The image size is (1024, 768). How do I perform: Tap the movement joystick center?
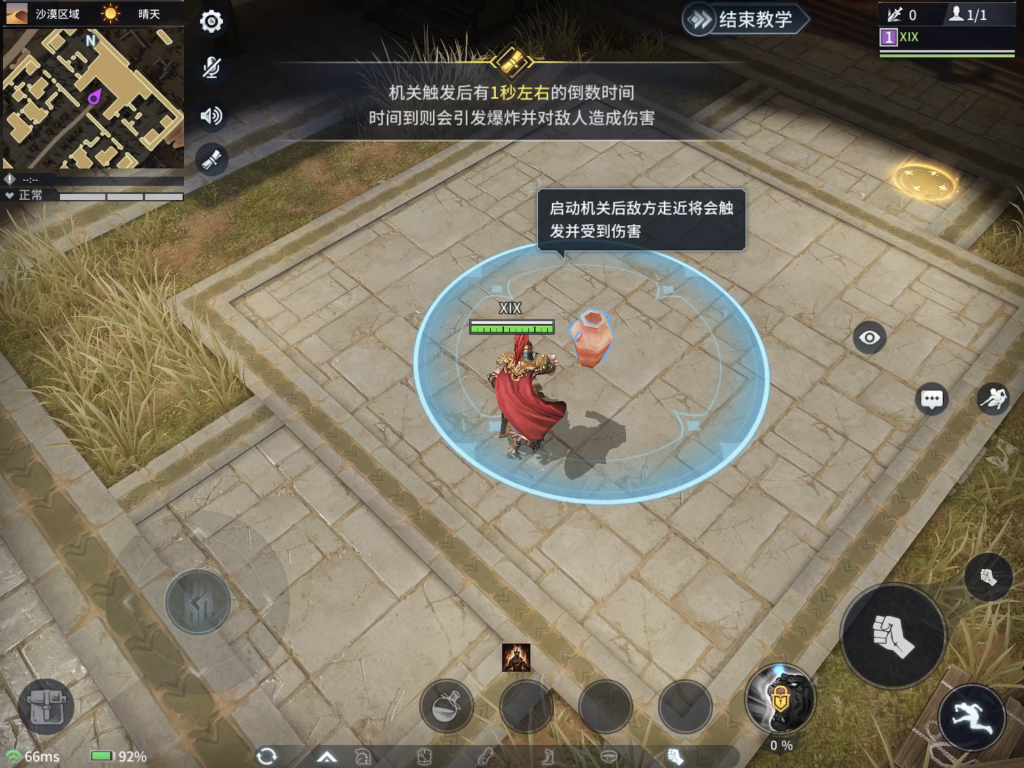[x=198, y=601]
